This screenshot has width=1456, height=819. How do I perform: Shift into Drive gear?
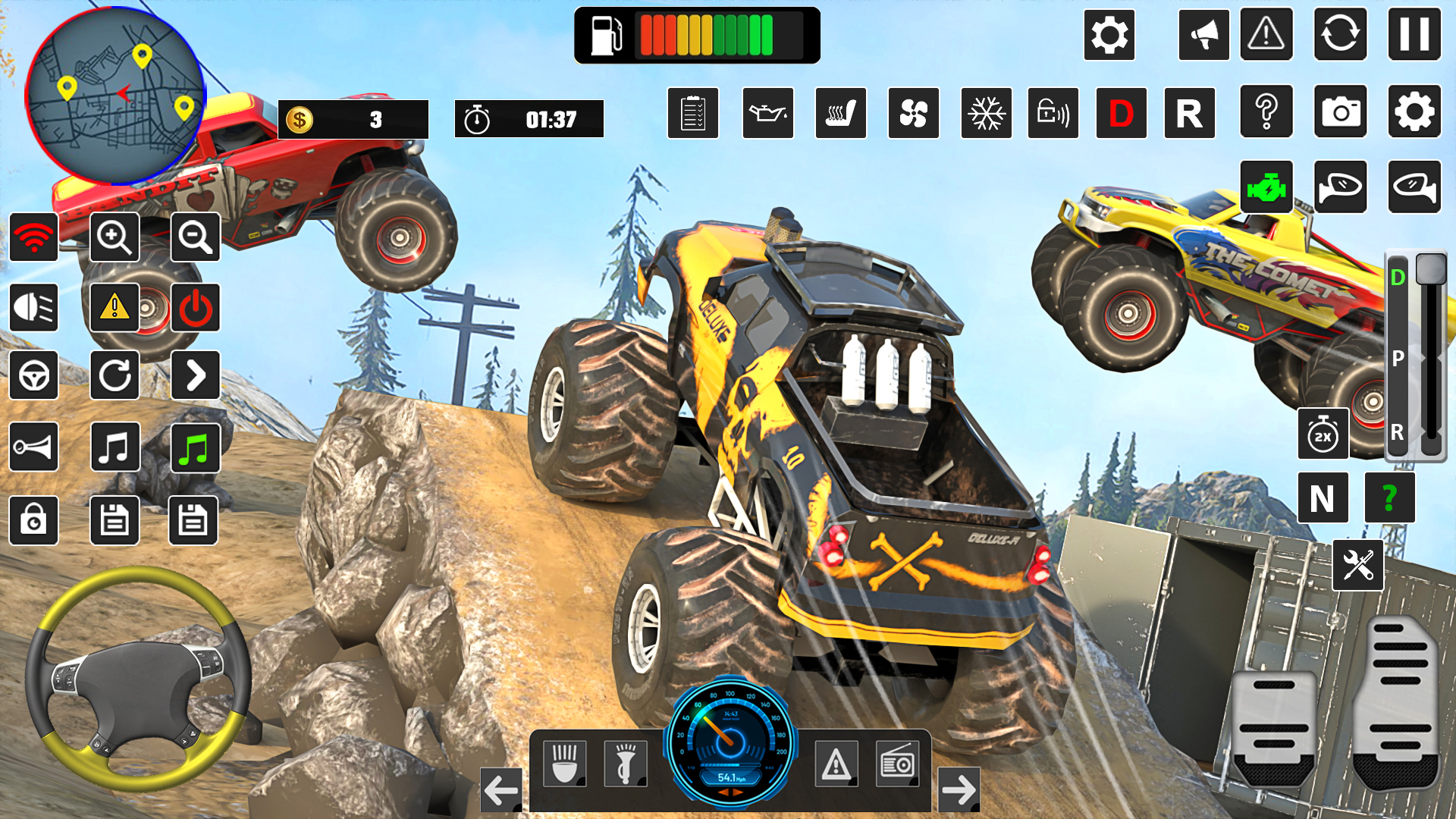1121,114
